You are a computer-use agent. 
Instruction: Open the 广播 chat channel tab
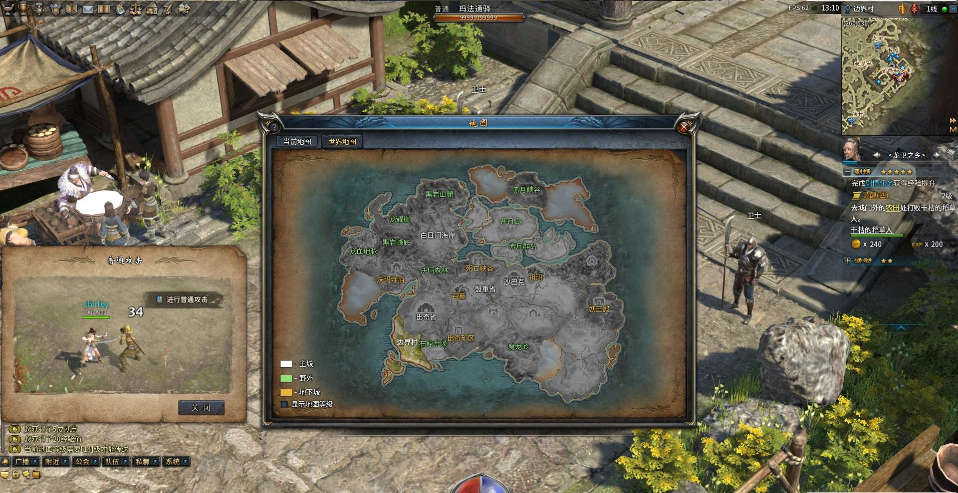(x=21, y=462)
